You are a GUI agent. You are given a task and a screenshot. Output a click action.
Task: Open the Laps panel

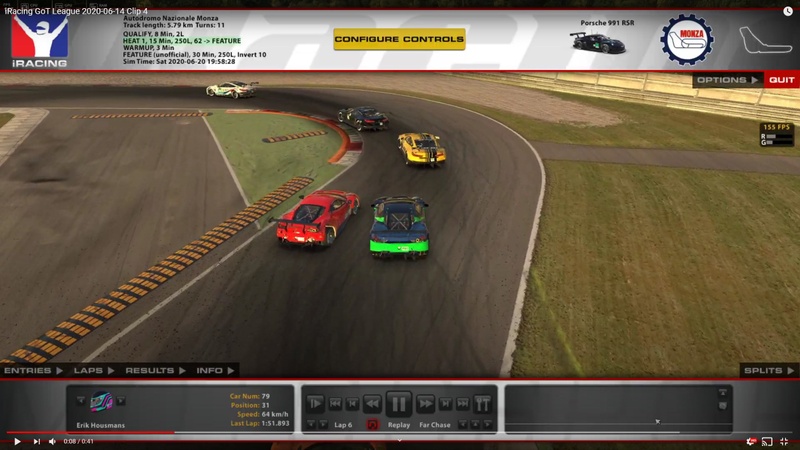pyautogui.click(x=93, y=371)
